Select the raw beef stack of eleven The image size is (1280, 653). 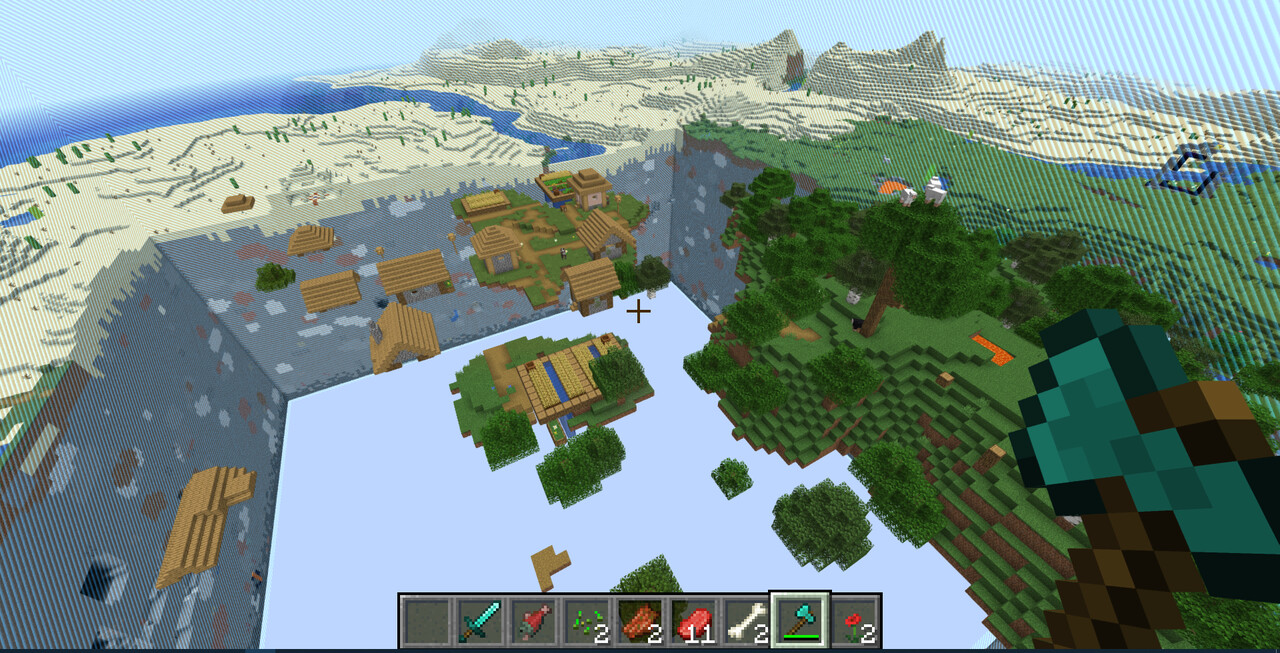click(692, 621)
